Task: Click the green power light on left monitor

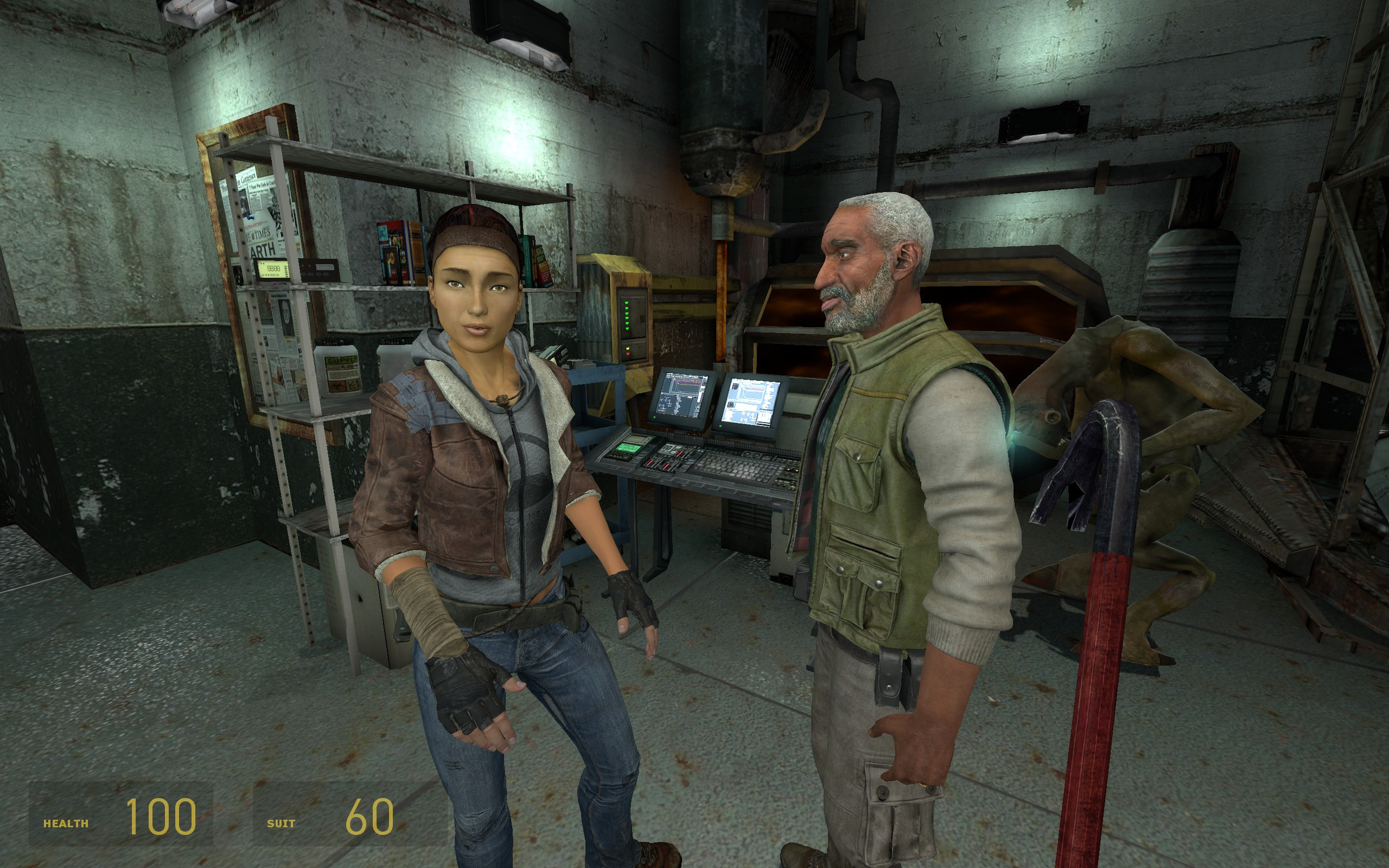Action: pyautogui.click(x=655, y=417)
